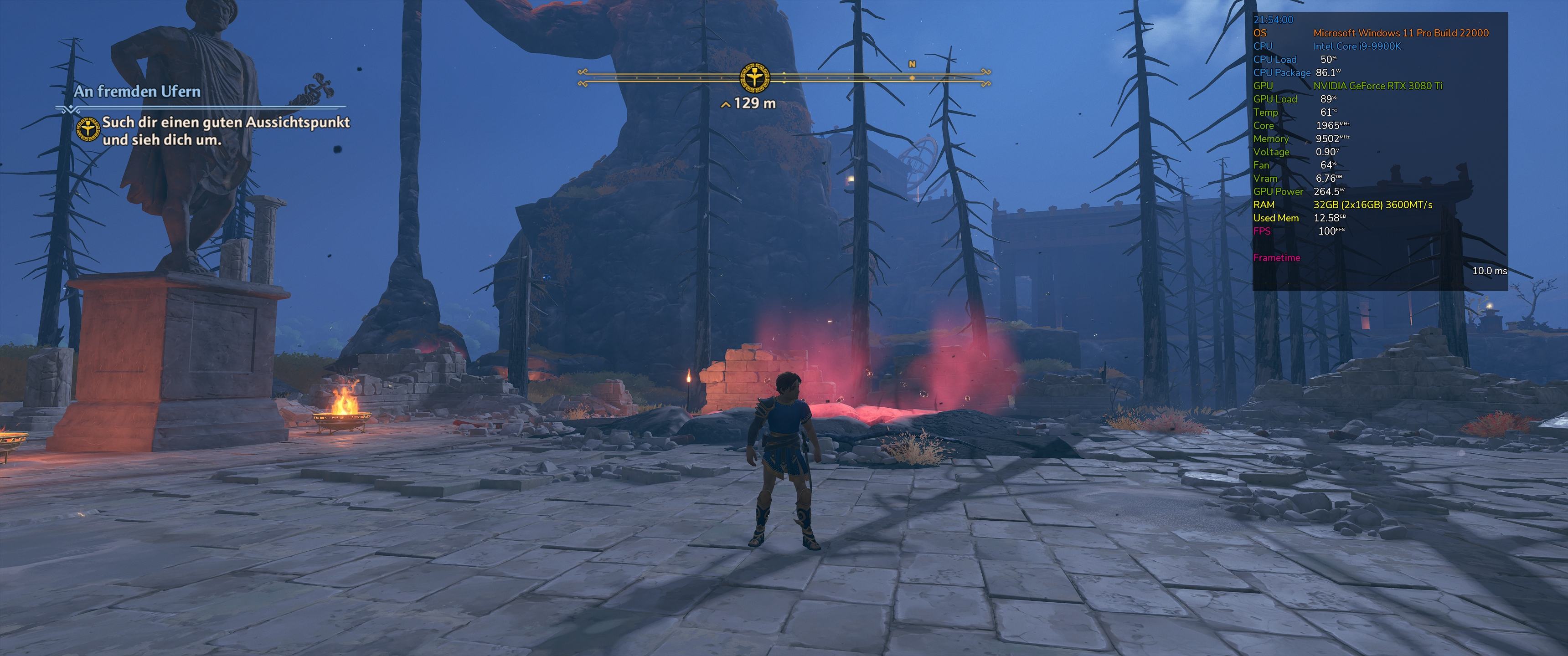
Task: Click the 'An fremden Ufern' quest title
Action: 137,92
